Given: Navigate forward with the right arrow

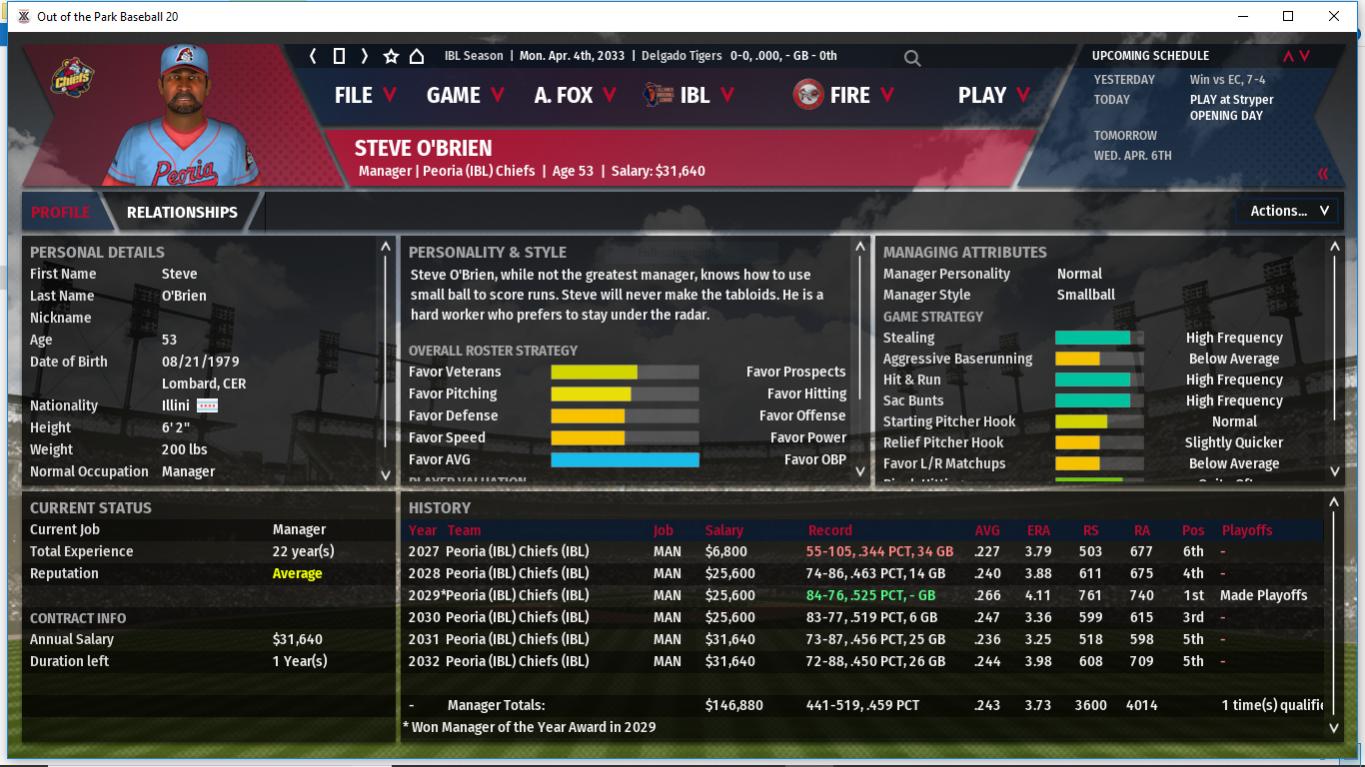Looking at the screenshot, I should click(364, 57).
